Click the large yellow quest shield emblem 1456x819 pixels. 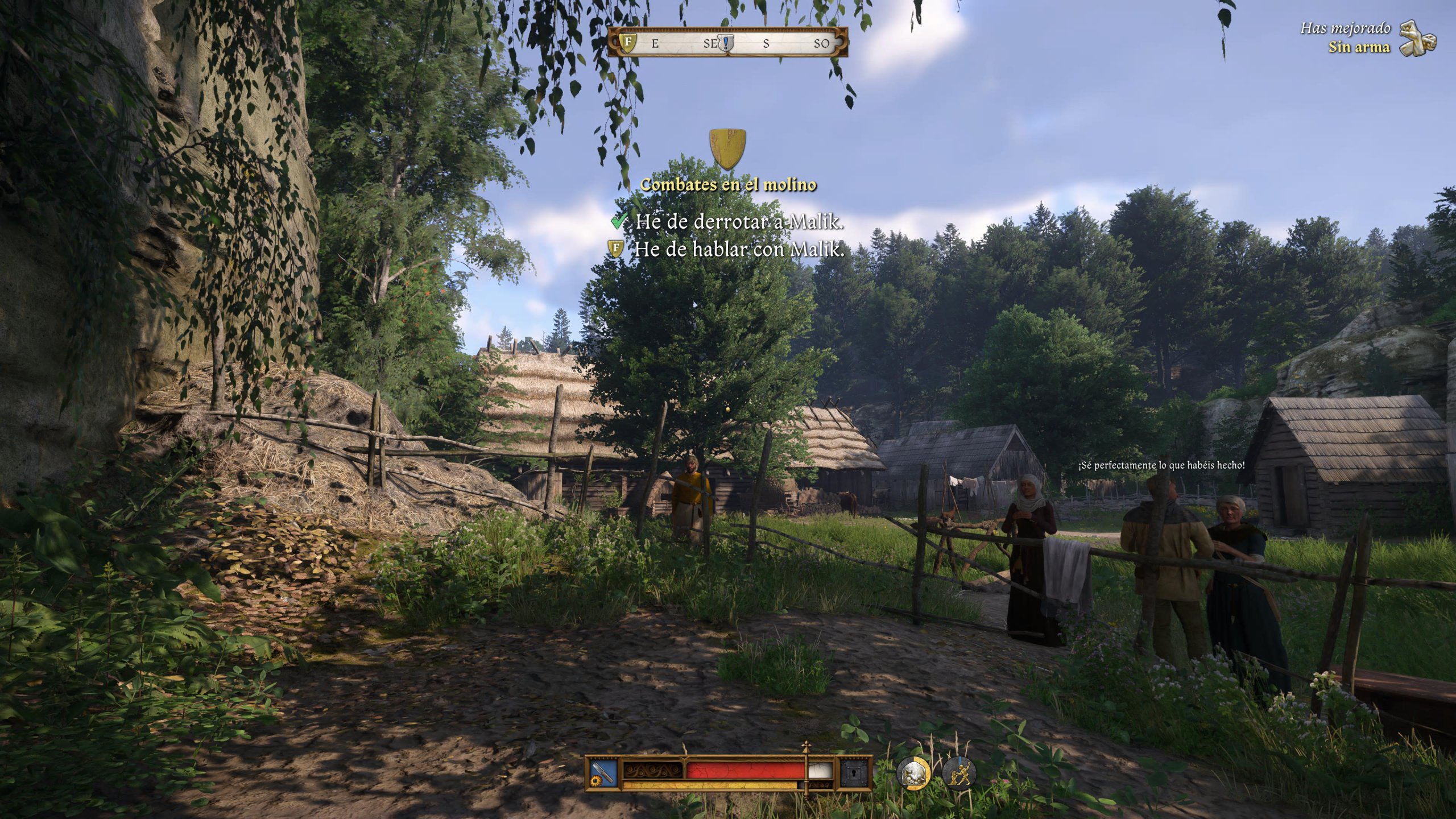tap(727, 149)
